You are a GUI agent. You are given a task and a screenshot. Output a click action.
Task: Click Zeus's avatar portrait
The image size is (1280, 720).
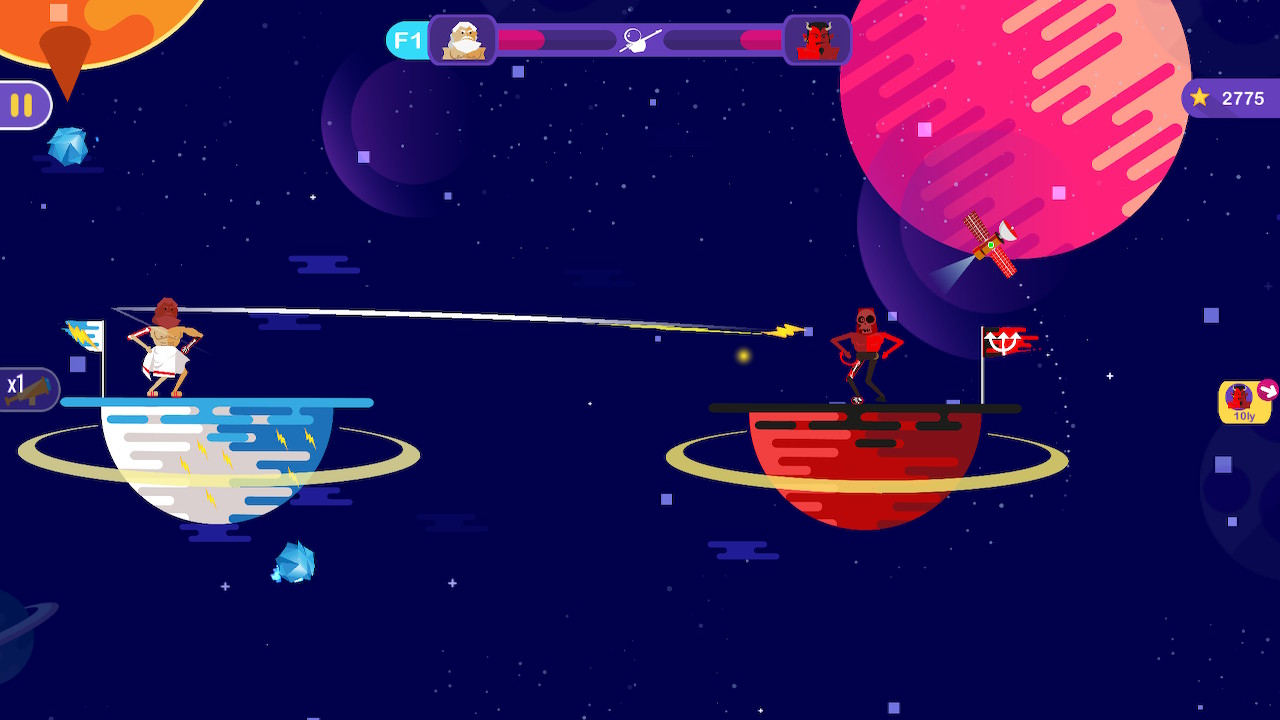coord(463,40)
